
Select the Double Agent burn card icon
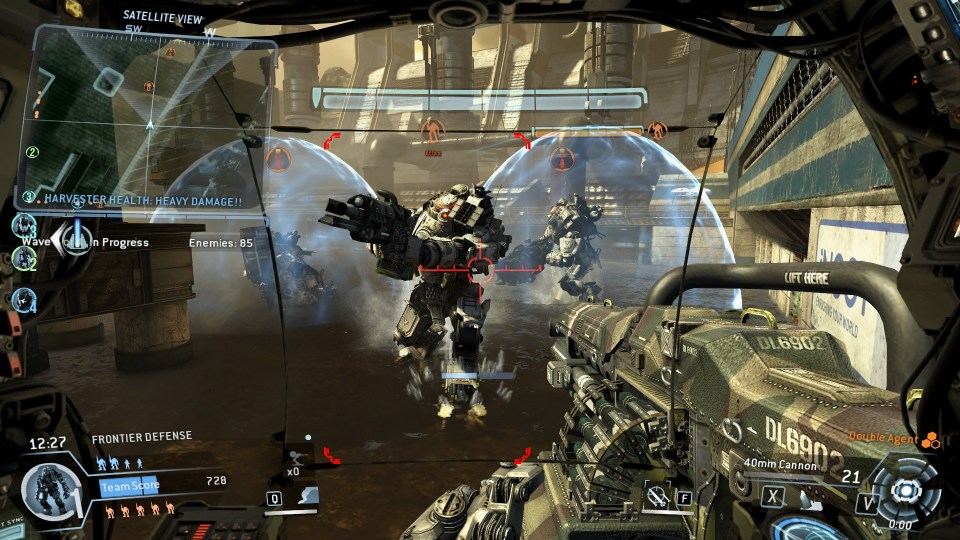pos(931,439)
